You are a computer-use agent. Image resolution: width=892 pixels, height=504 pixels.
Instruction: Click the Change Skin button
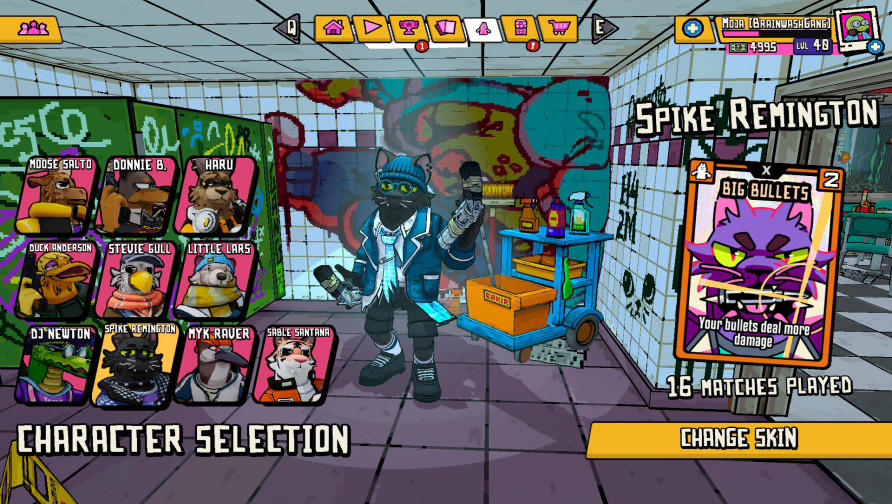pos(738,438)
